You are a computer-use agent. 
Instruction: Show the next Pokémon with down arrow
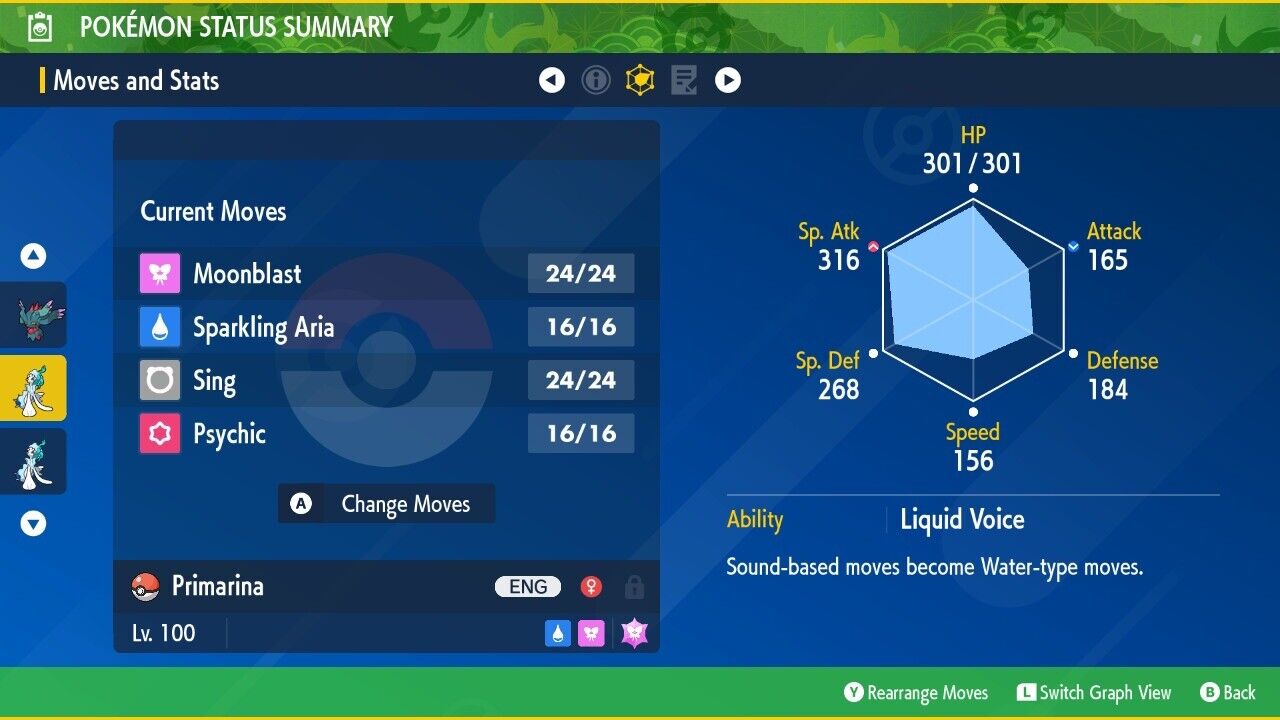(x=33, y=523)
